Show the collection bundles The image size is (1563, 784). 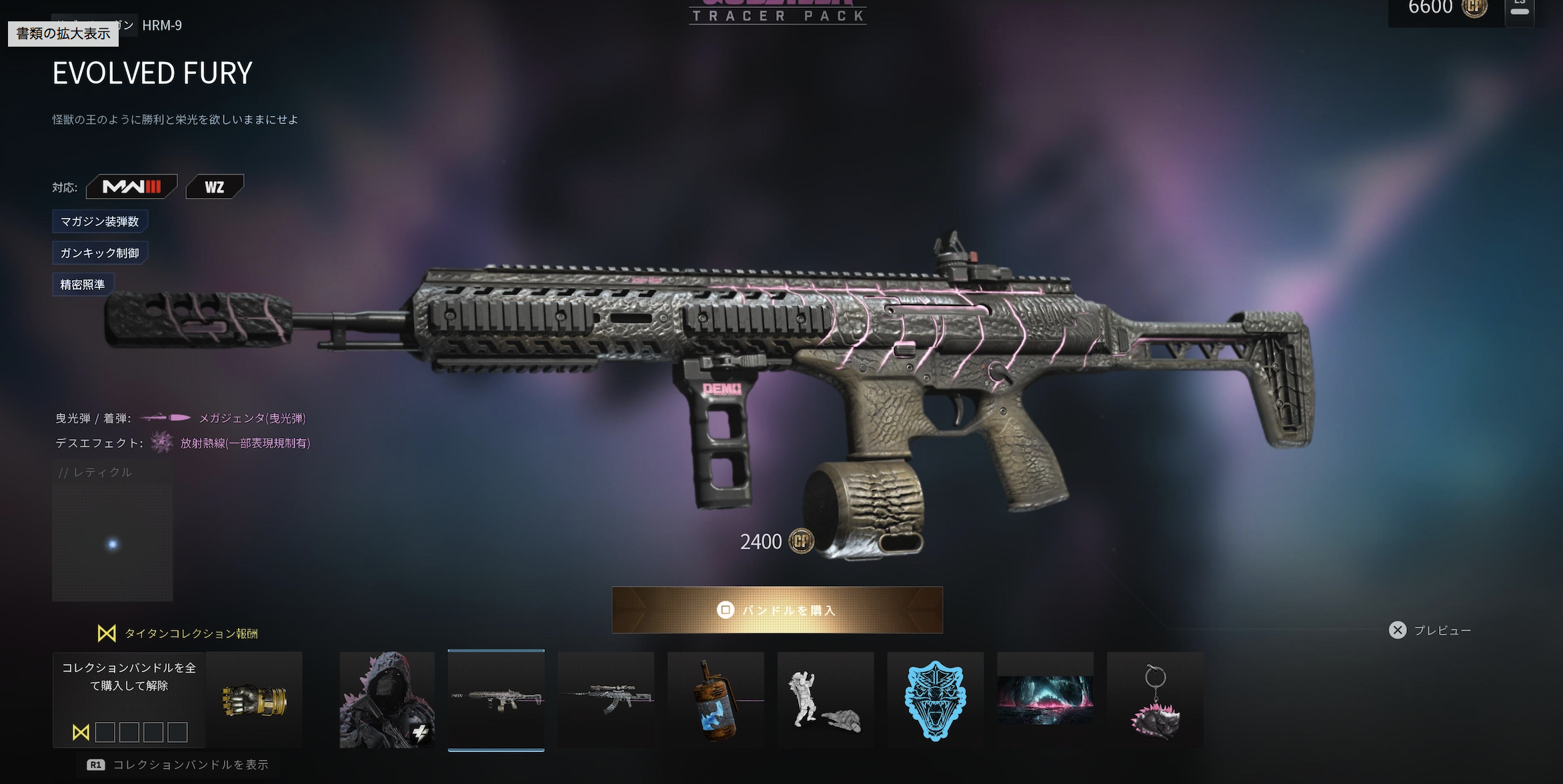(x=179, y=765)
